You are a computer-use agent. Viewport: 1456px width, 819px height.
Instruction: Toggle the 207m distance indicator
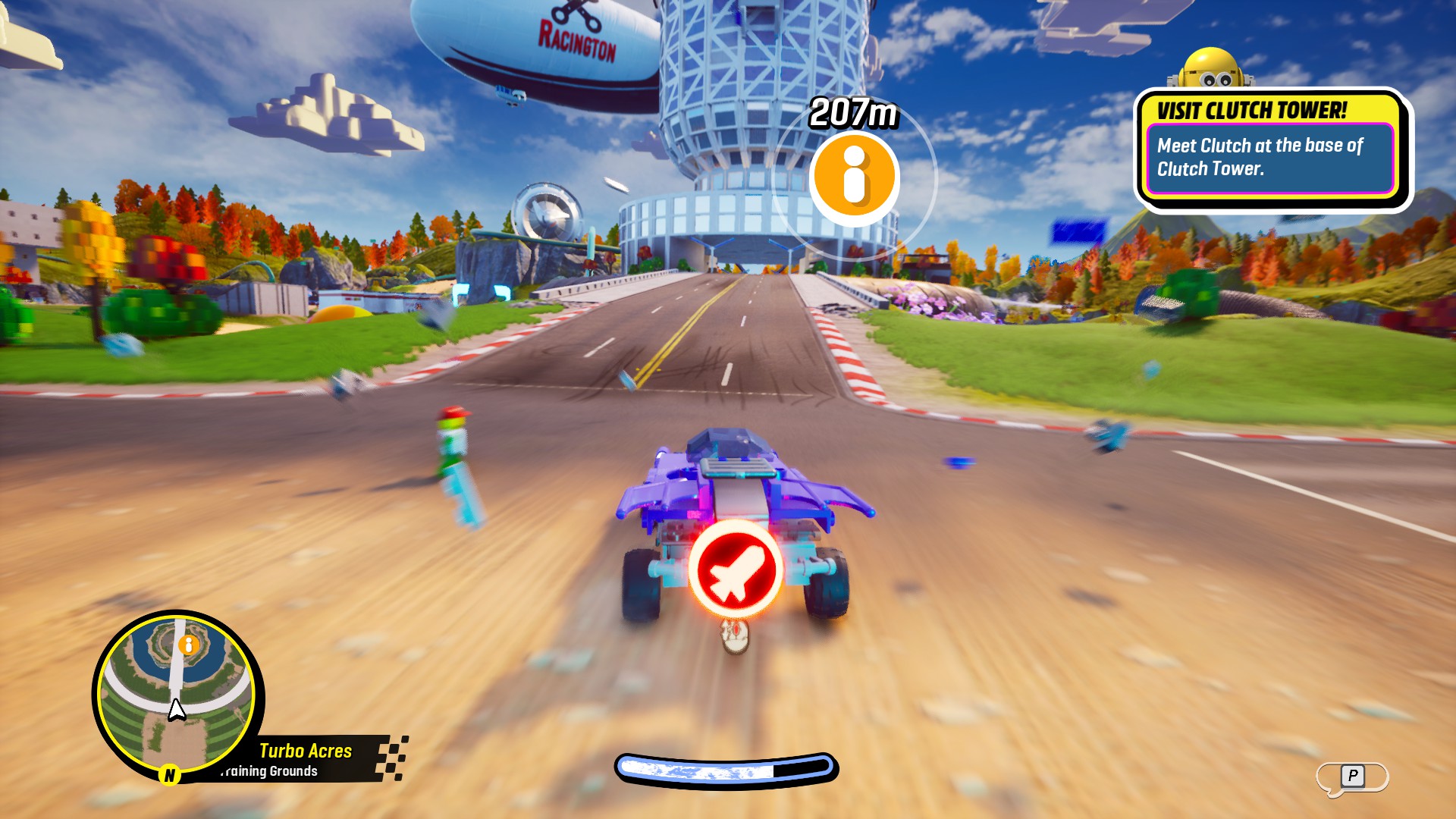[853, 112]
